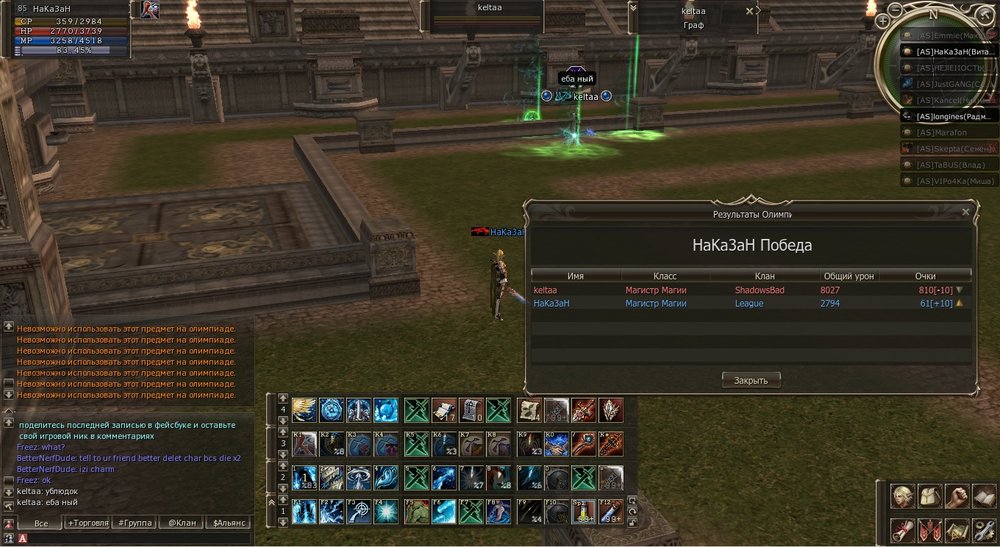
Task: Choose [AS]TaBUS from the member list
Action: [x=950, y=164]
